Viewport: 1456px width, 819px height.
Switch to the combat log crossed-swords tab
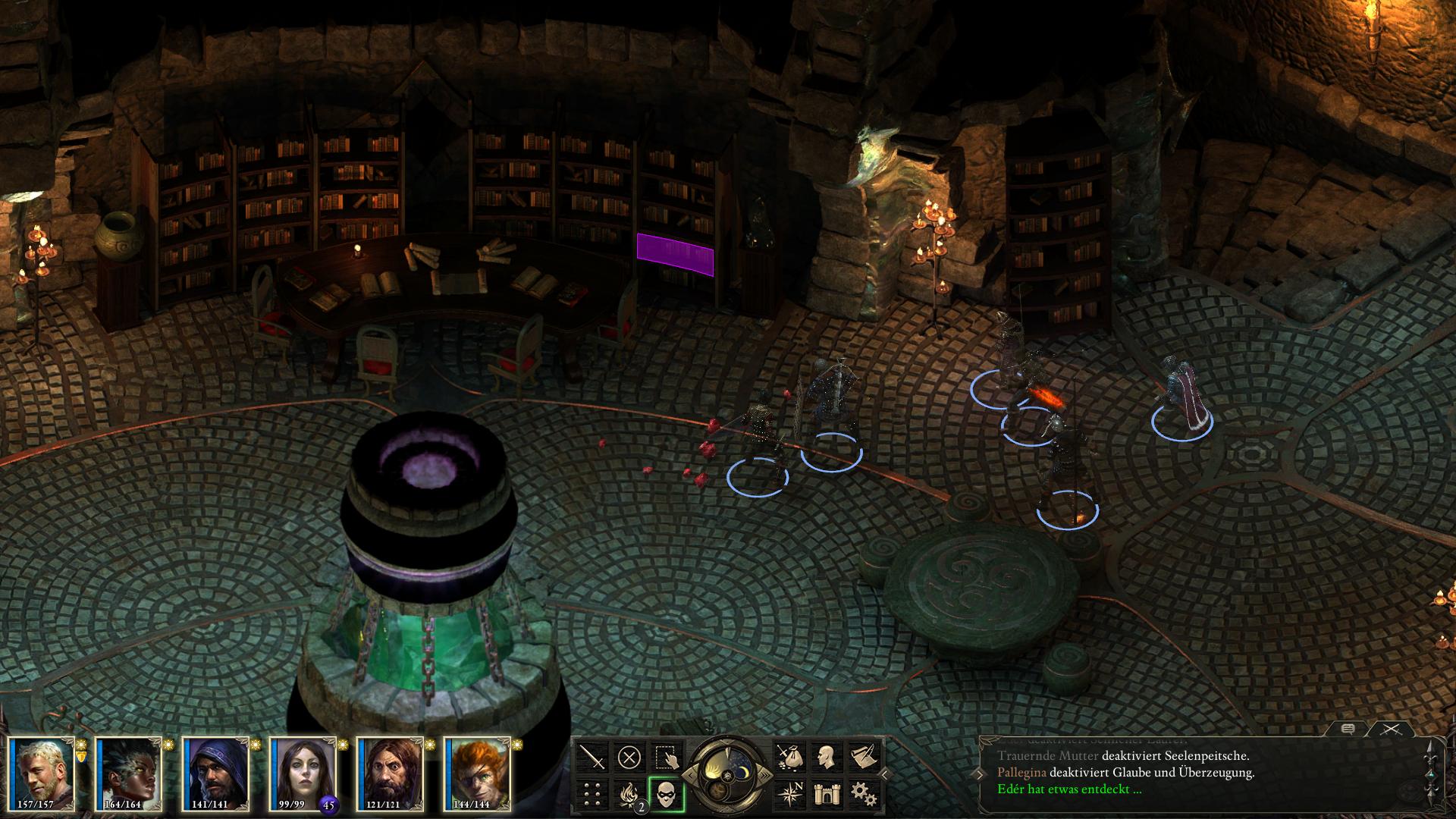point(1389,729)
